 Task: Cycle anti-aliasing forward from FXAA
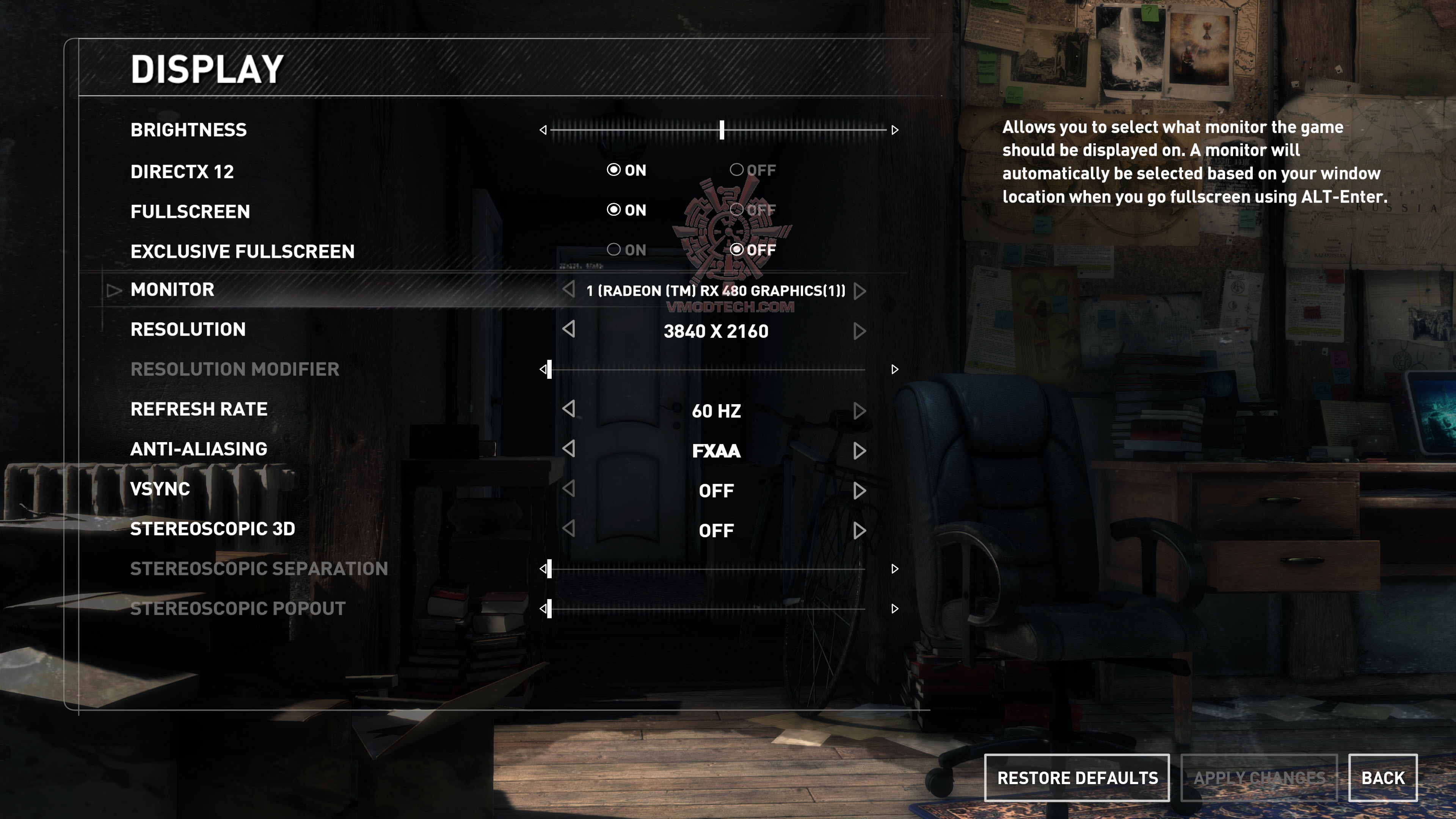860,451
